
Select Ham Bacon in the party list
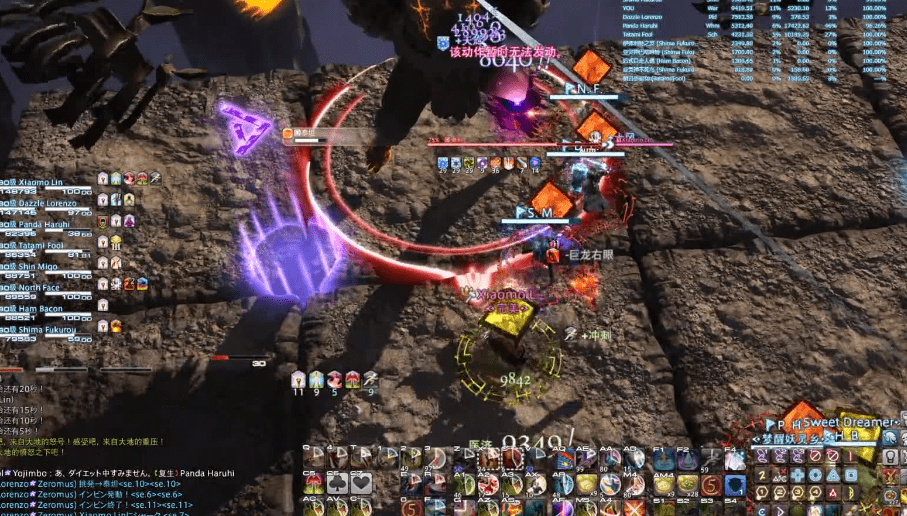(40, 308)
